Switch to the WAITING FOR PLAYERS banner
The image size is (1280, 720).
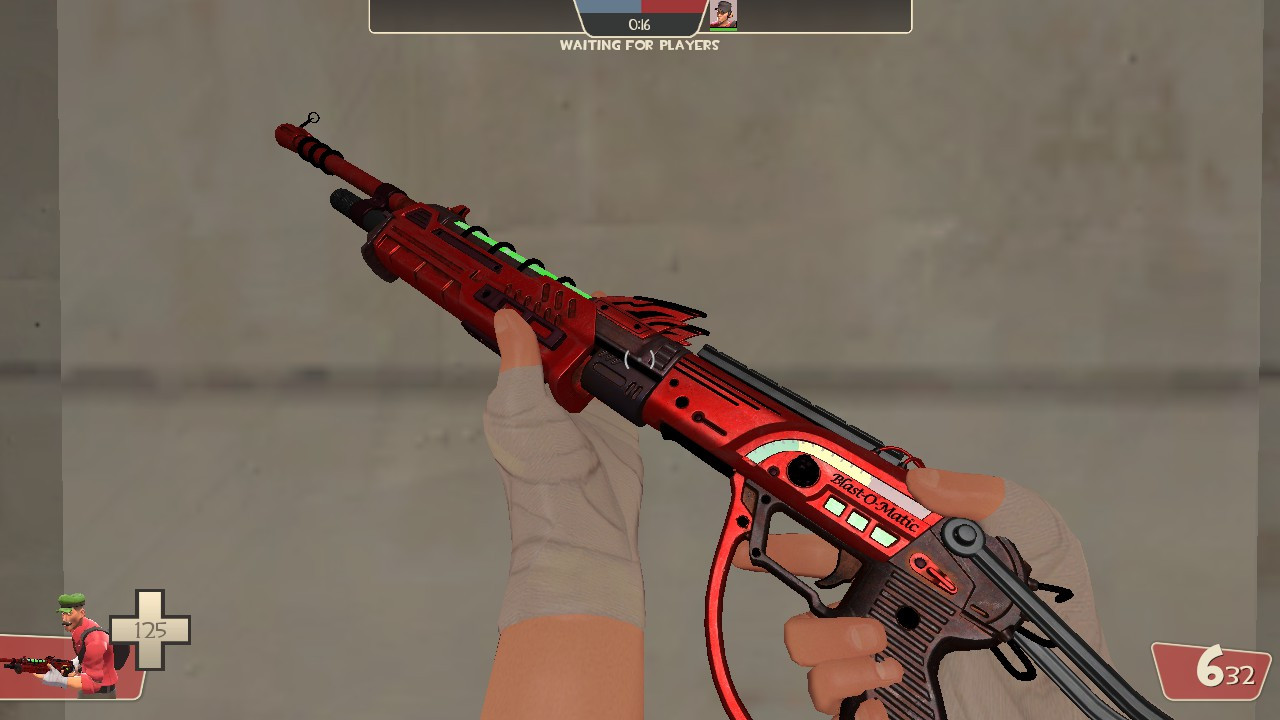640,44
